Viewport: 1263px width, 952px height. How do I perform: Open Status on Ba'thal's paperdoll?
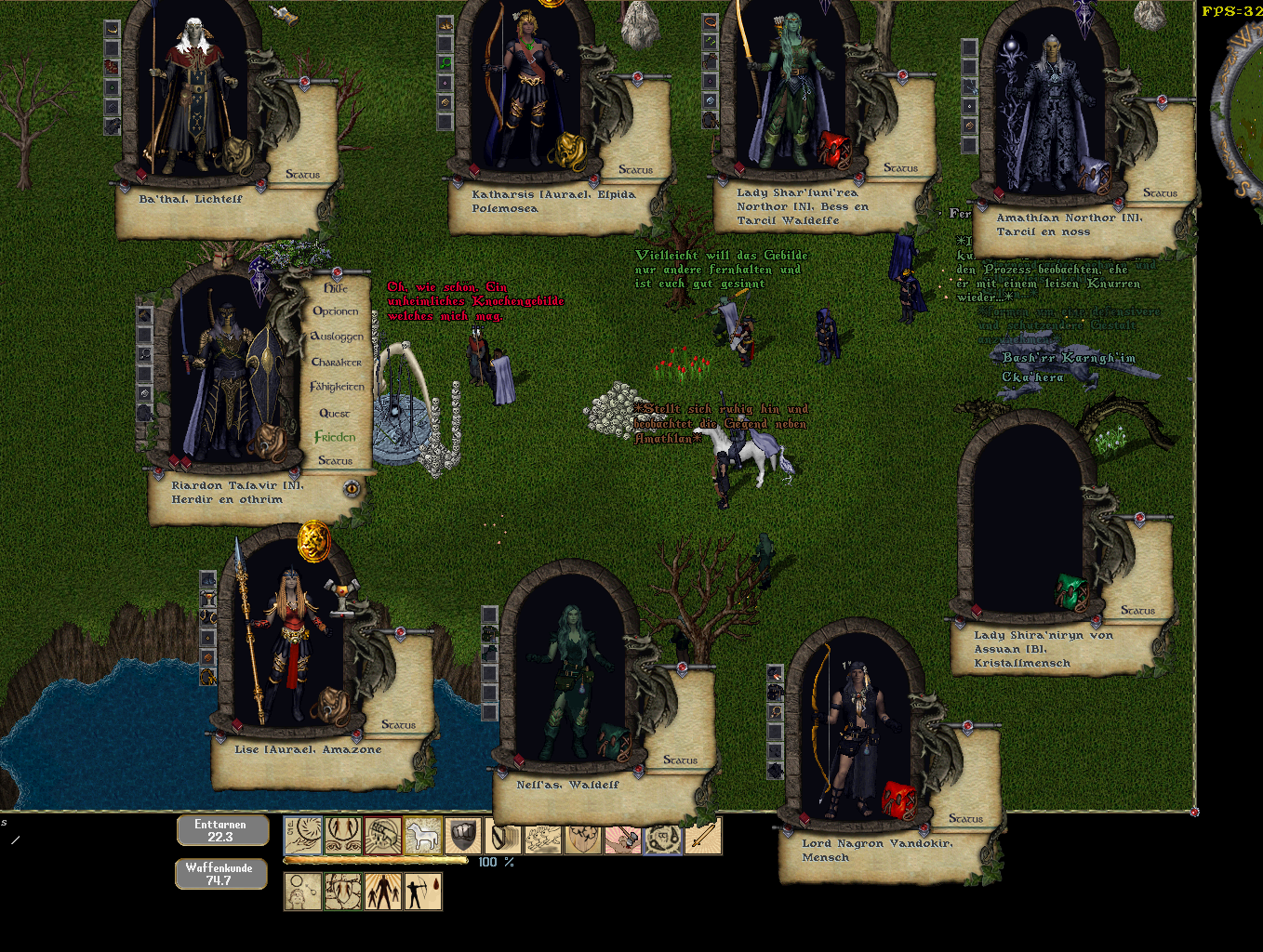point(302,174)
